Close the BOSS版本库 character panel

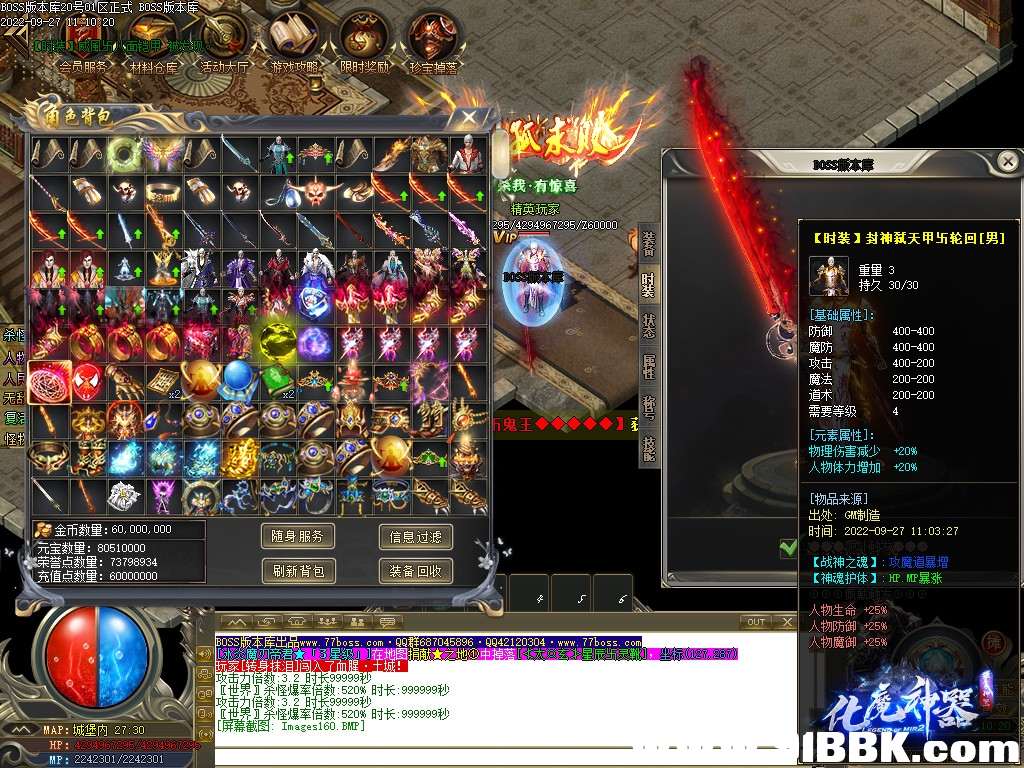click(1008, 161)
